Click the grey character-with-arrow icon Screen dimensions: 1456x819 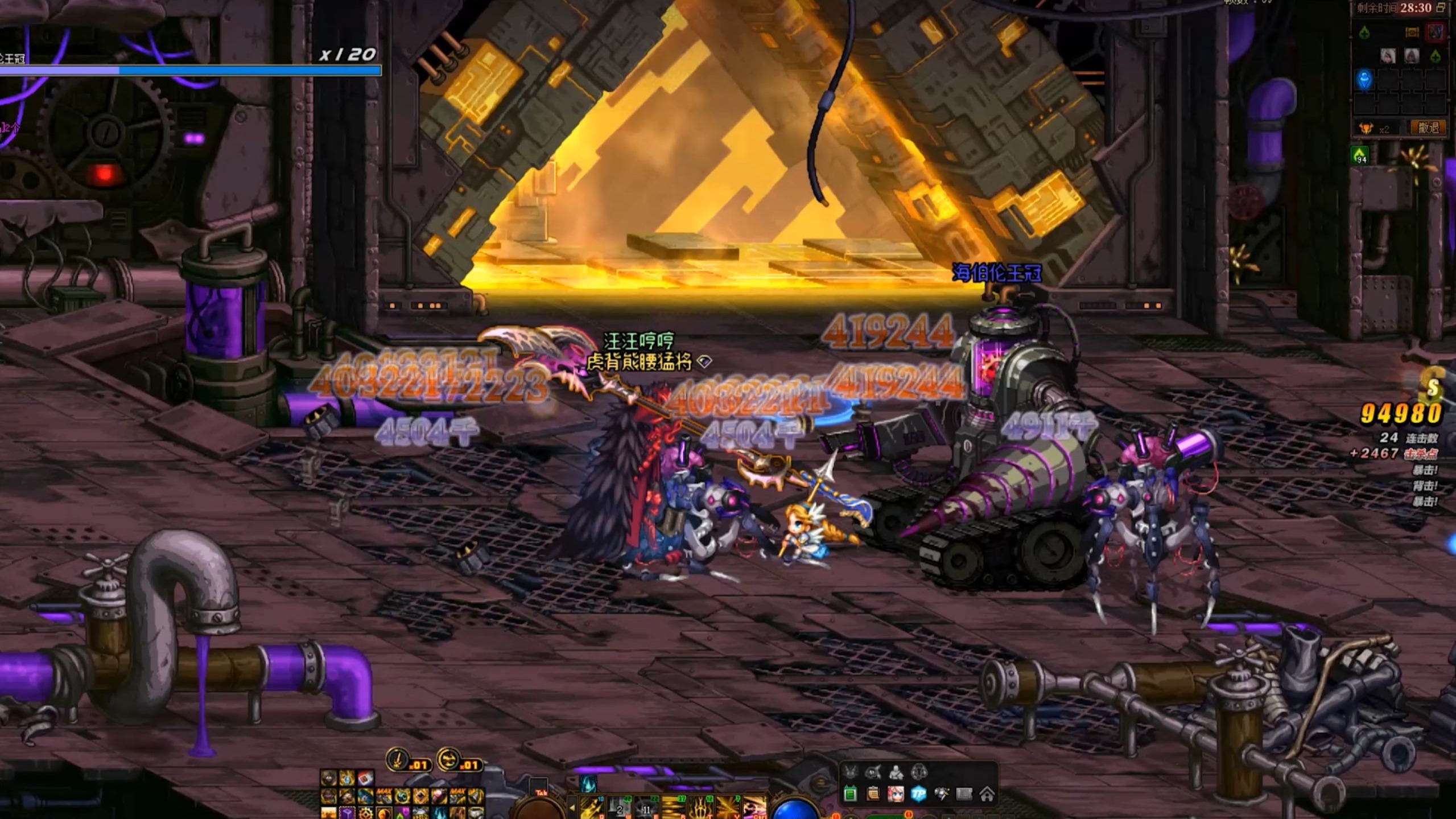[896, 772]
